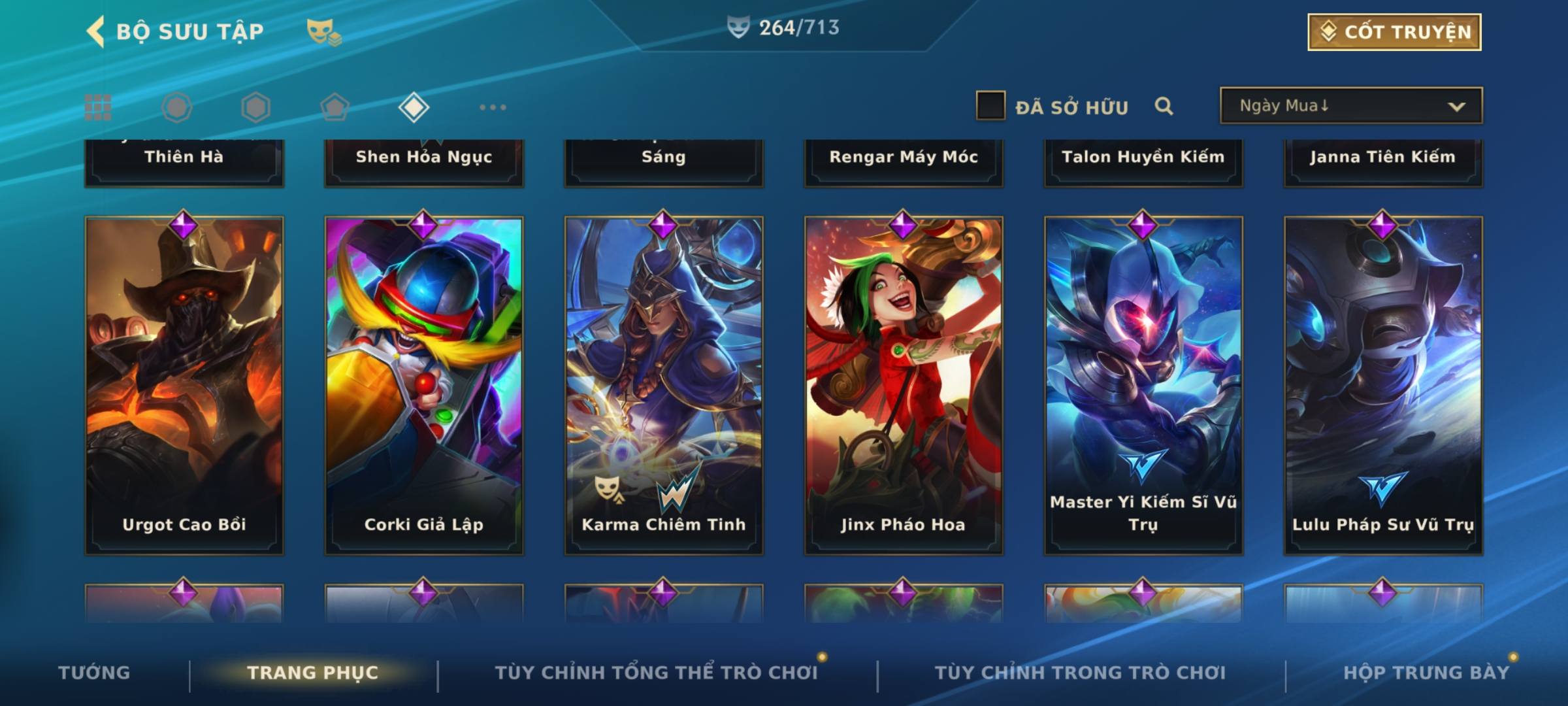Open Tùy Chỉnh Trong Trò Chơi tab
This screenshot has height=706, width=1568.
coord(1080,672)
